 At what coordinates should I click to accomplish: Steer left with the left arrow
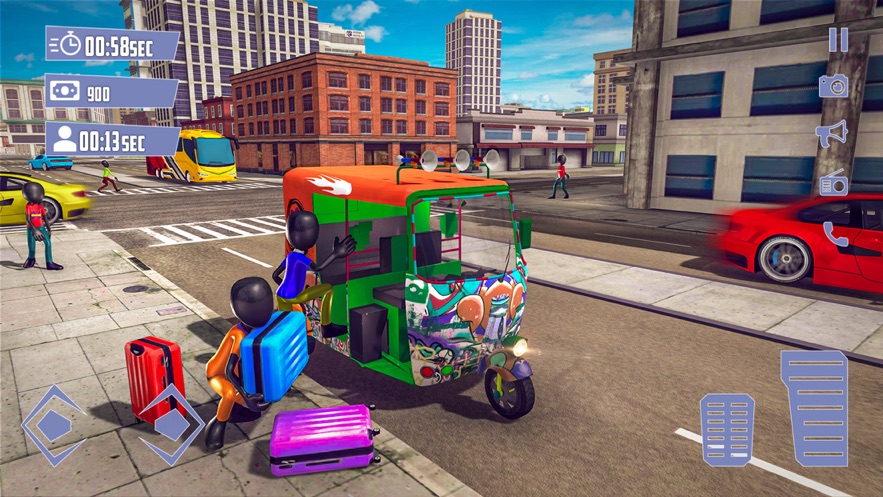pyautogui.click(x=54, y=426)
